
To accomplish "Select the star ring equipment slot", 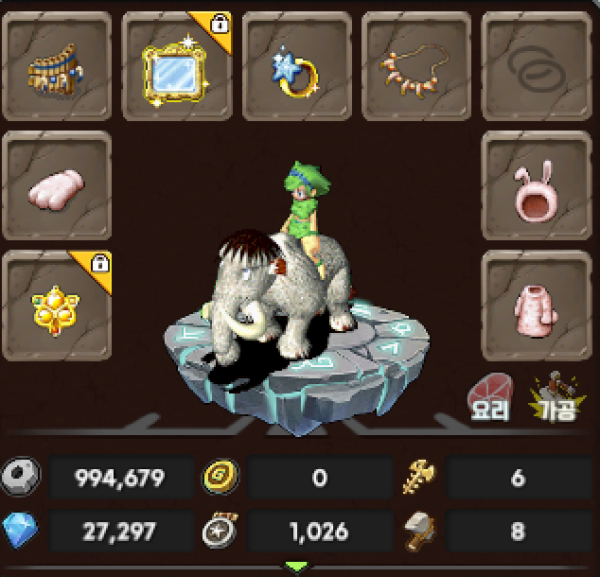I will (x=296, y=66).
